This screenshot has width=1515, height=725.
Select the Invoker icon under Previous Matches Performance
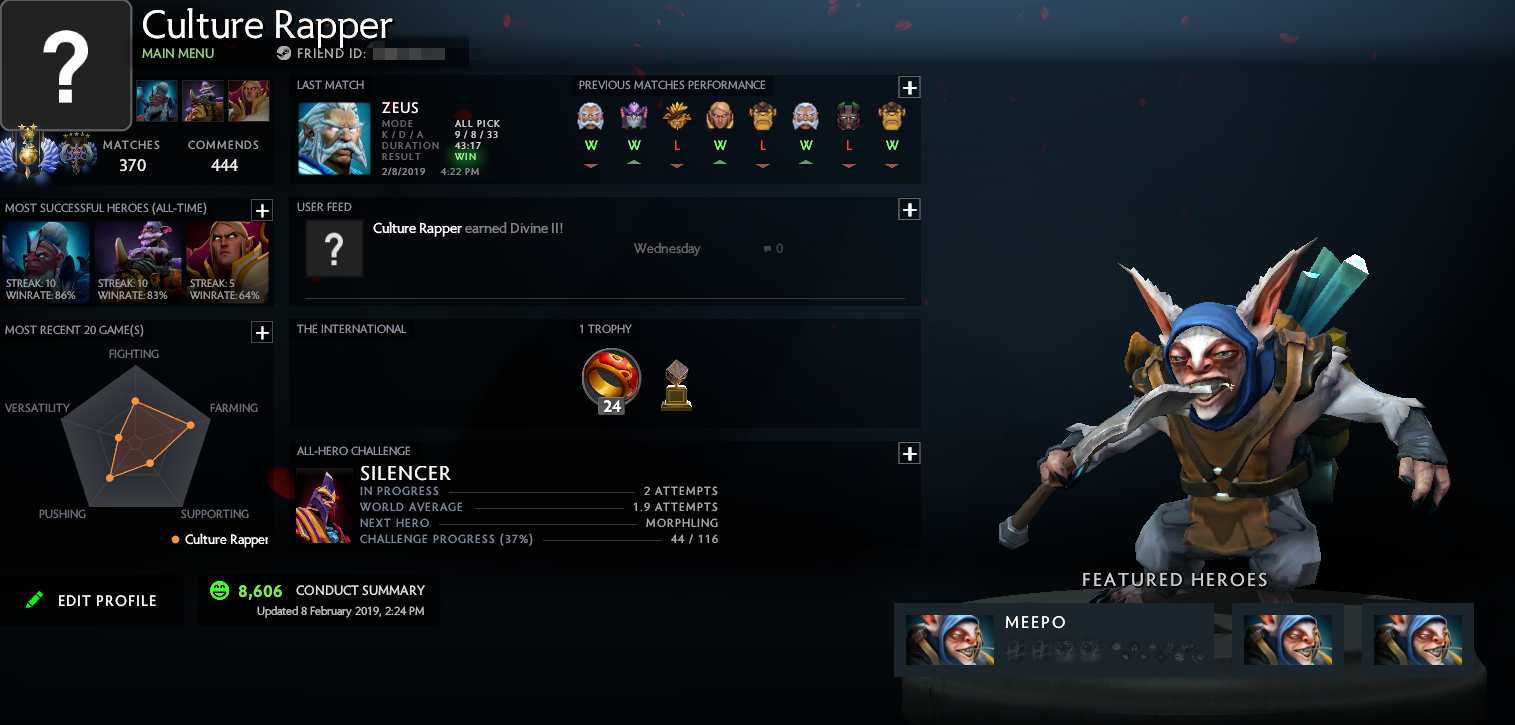coord(720,117)
